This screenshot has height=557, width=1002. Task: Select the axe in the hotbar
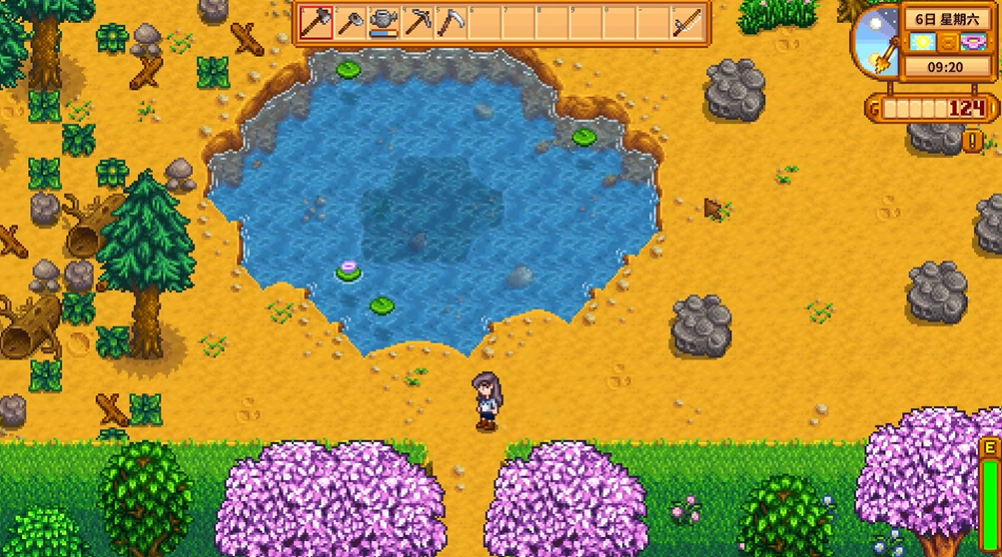click(316, 22)
